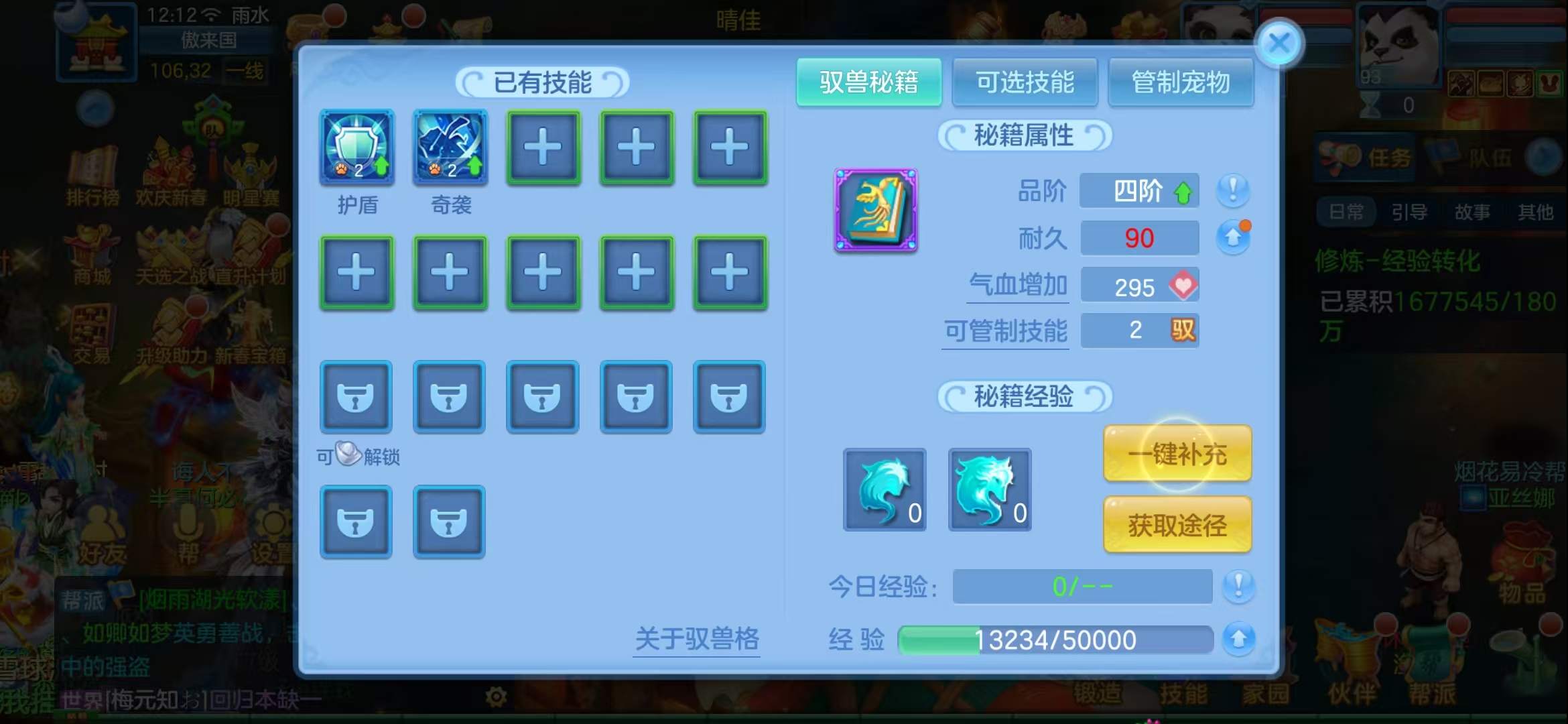Image resolution: width=1568 pixels, height=724 pixels.
Task: Switch to the 管制宠物 tab
Action: pyautogui.click(x=1181, y=82)
